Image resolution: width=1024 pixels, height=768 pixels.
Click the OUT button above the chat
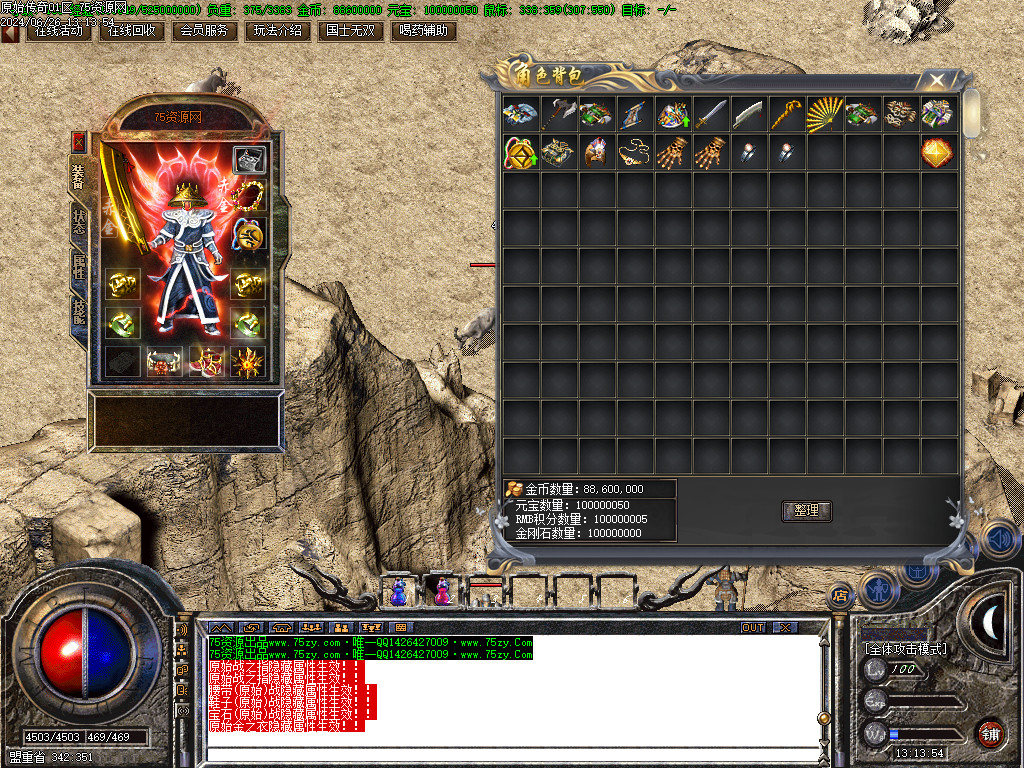pos(753,627)
